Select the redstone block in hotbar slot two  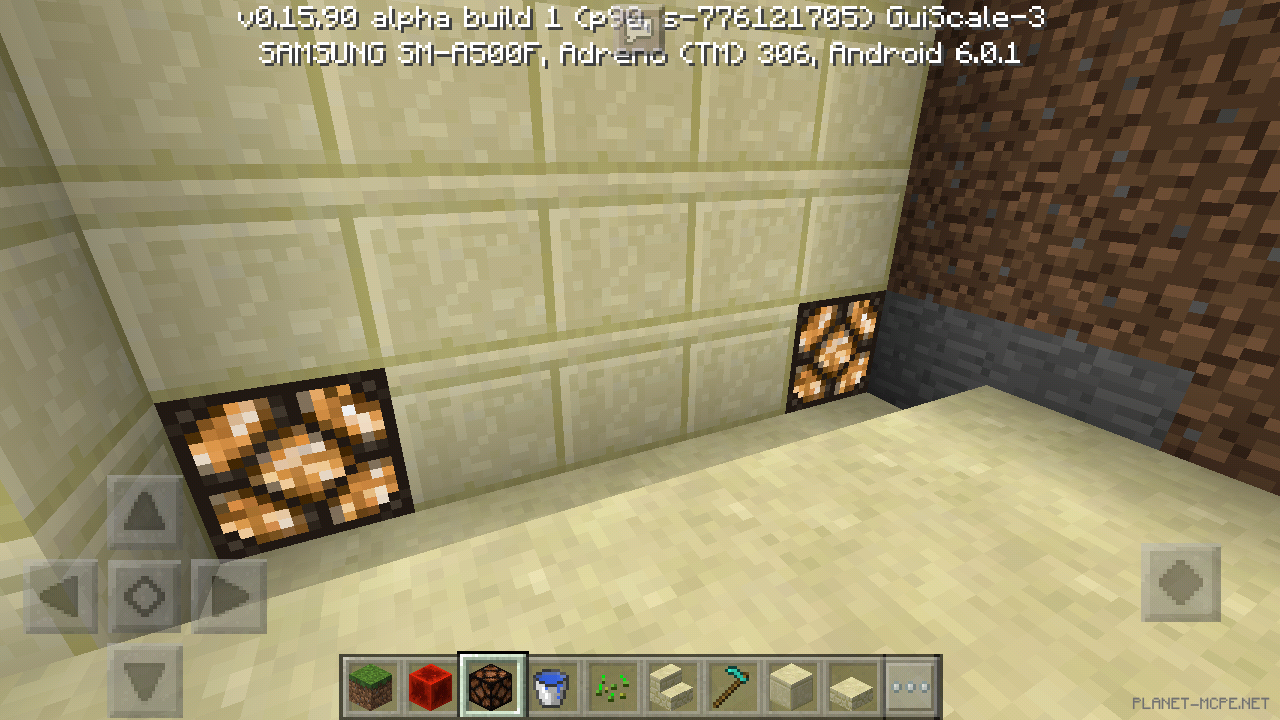pos(430,687)
